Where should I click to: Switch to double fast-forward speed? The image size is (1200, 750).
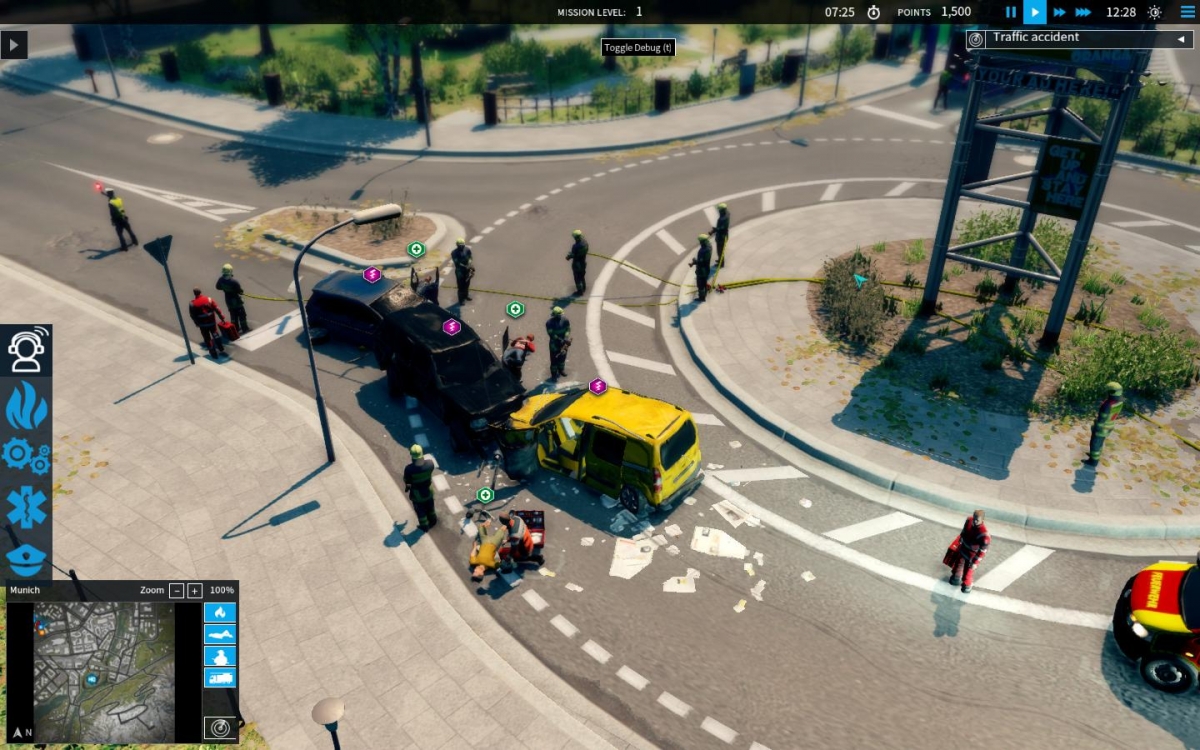point(1059,12)
